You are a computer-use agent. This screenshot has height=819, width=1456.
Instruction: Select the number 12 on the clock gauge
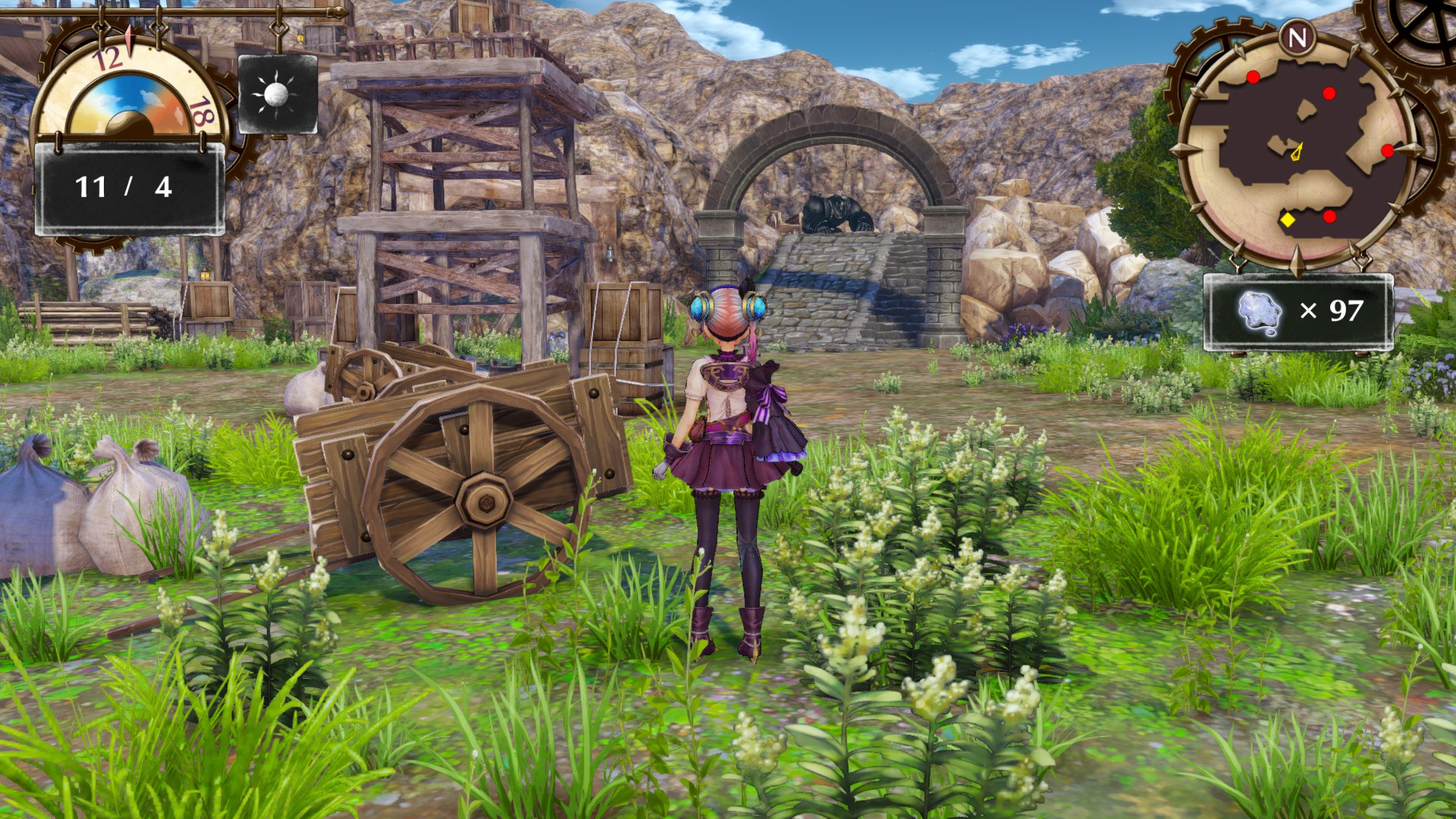click(x=108, y=56)
